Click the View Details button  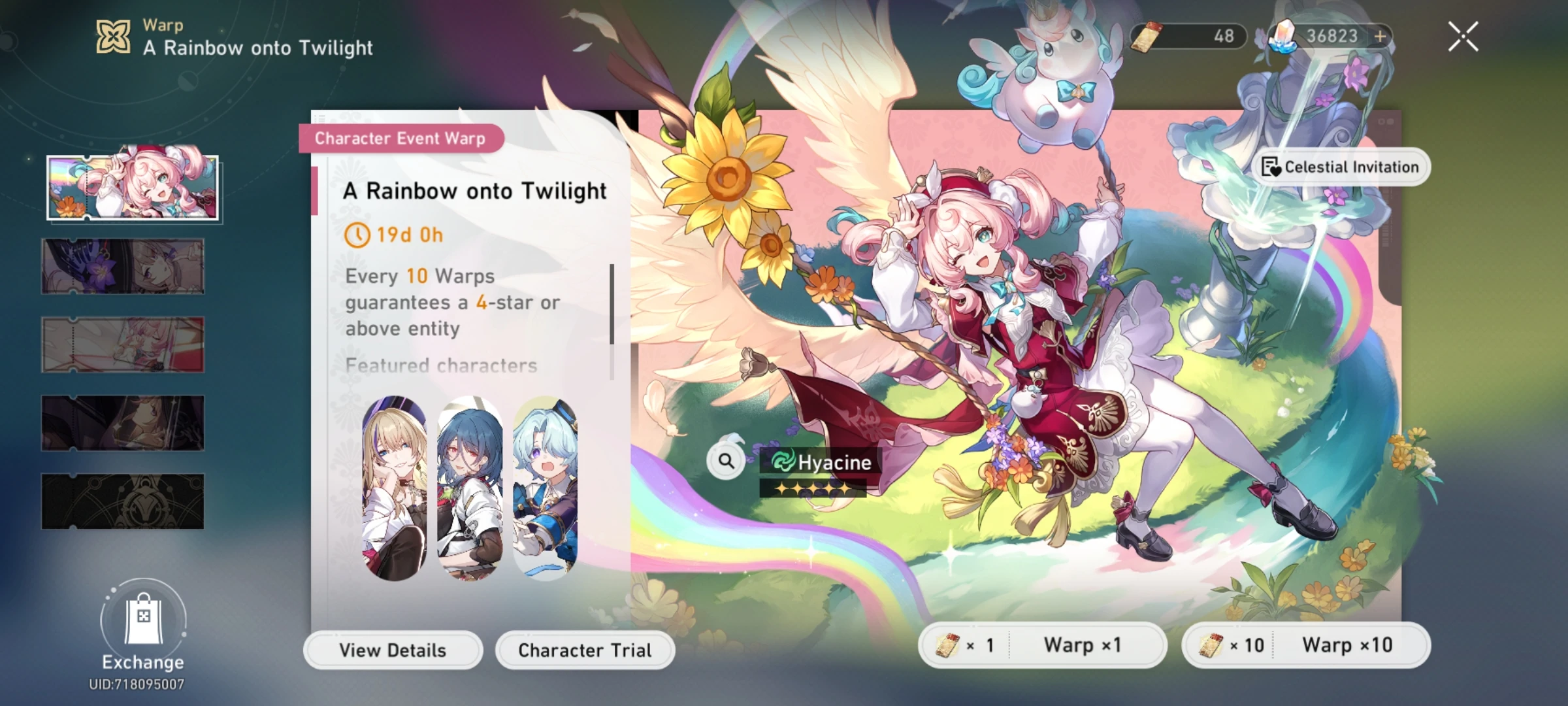[x=392, y=650]
